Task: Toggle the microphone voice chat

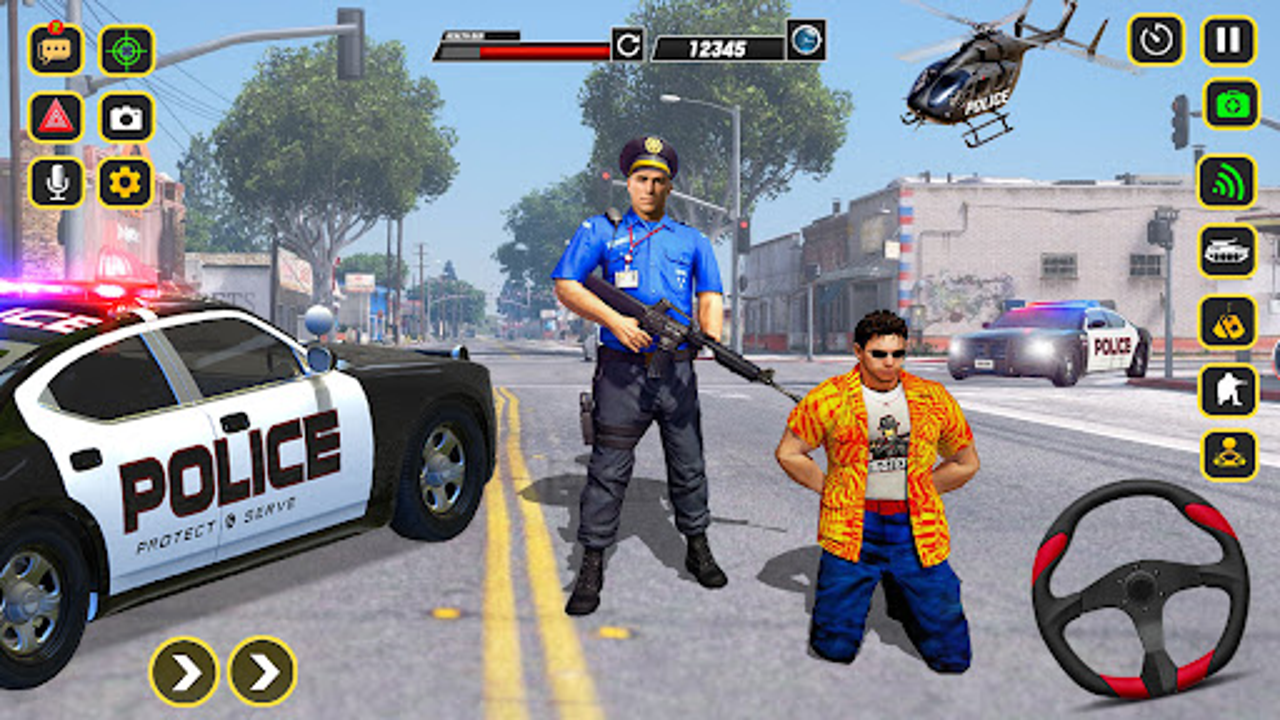Action: pyautogui.click(x=57, y=184)
